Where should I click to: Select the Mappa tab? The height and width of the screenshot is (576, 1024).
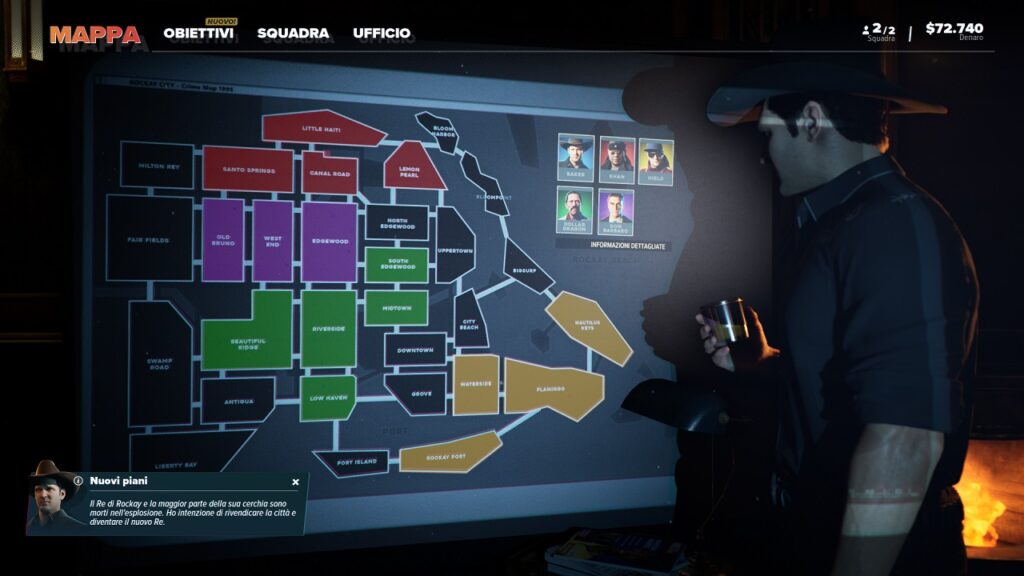pos(95,34)
